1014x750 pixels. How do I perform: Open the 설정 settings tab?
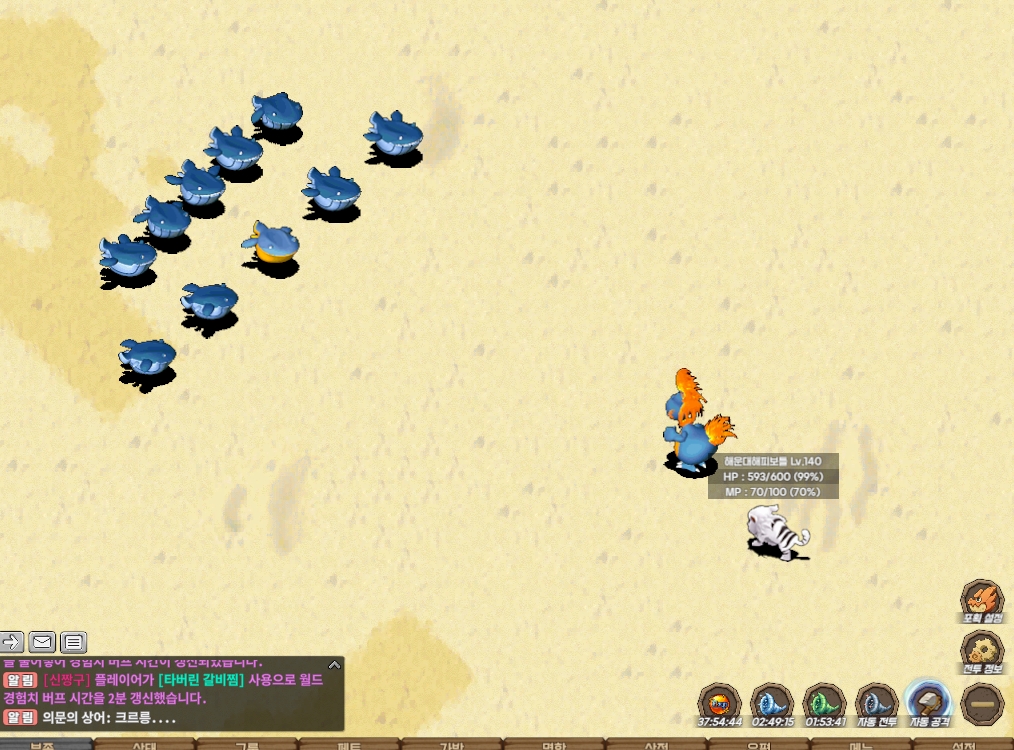[963, 745]
